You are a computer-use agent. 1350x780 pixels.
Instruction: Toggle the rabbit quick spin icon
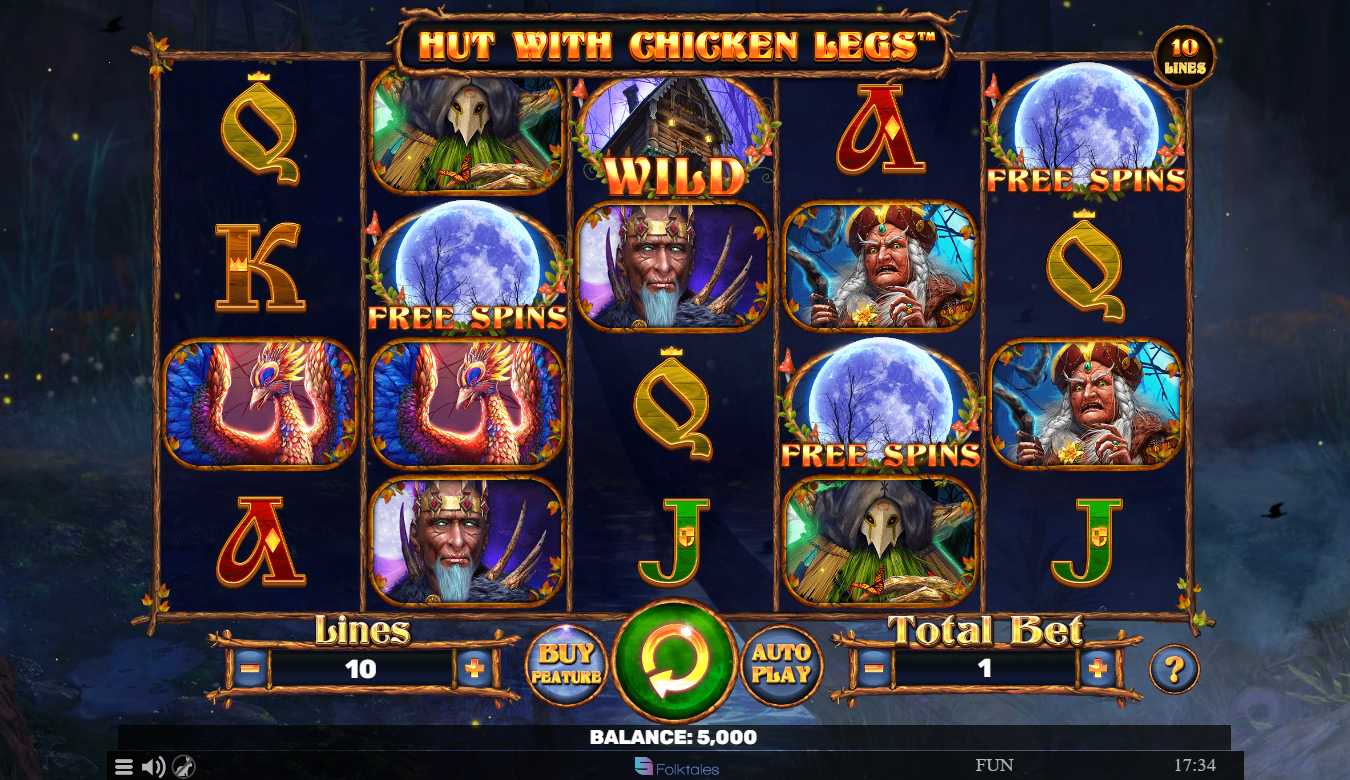coord(184,767)
